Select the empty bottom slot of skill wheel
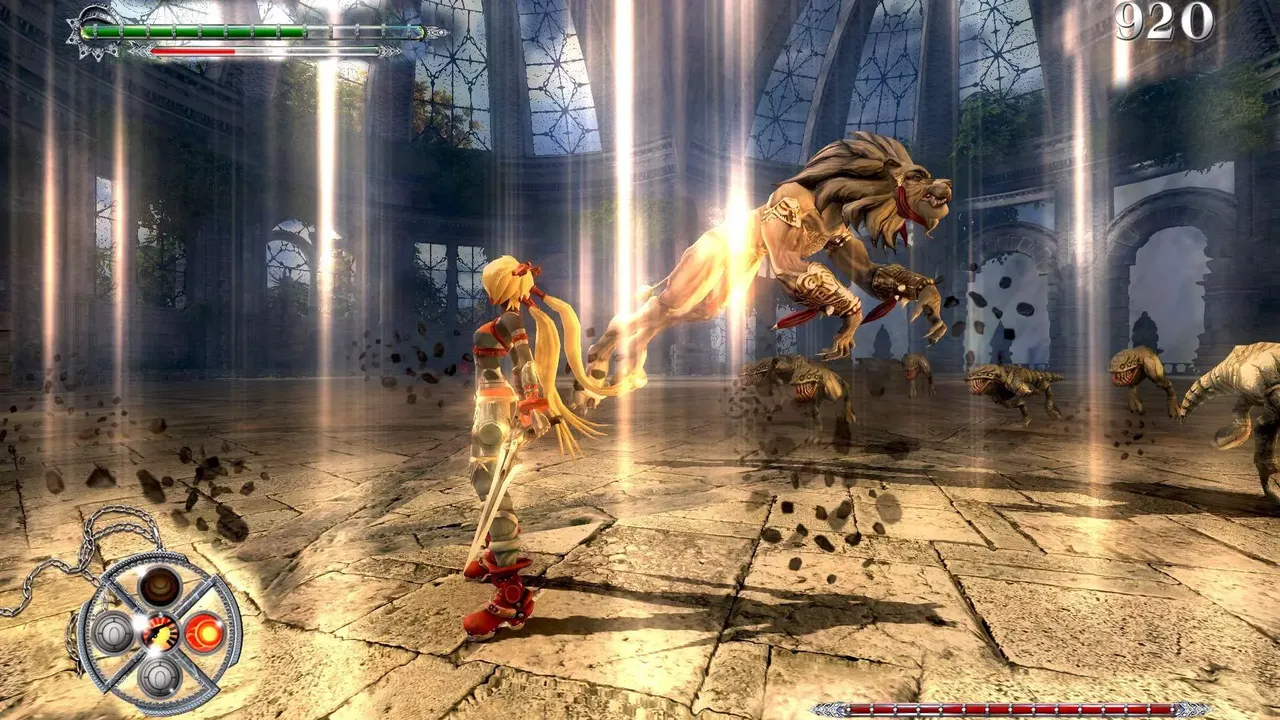 click(x=160, y=676)
